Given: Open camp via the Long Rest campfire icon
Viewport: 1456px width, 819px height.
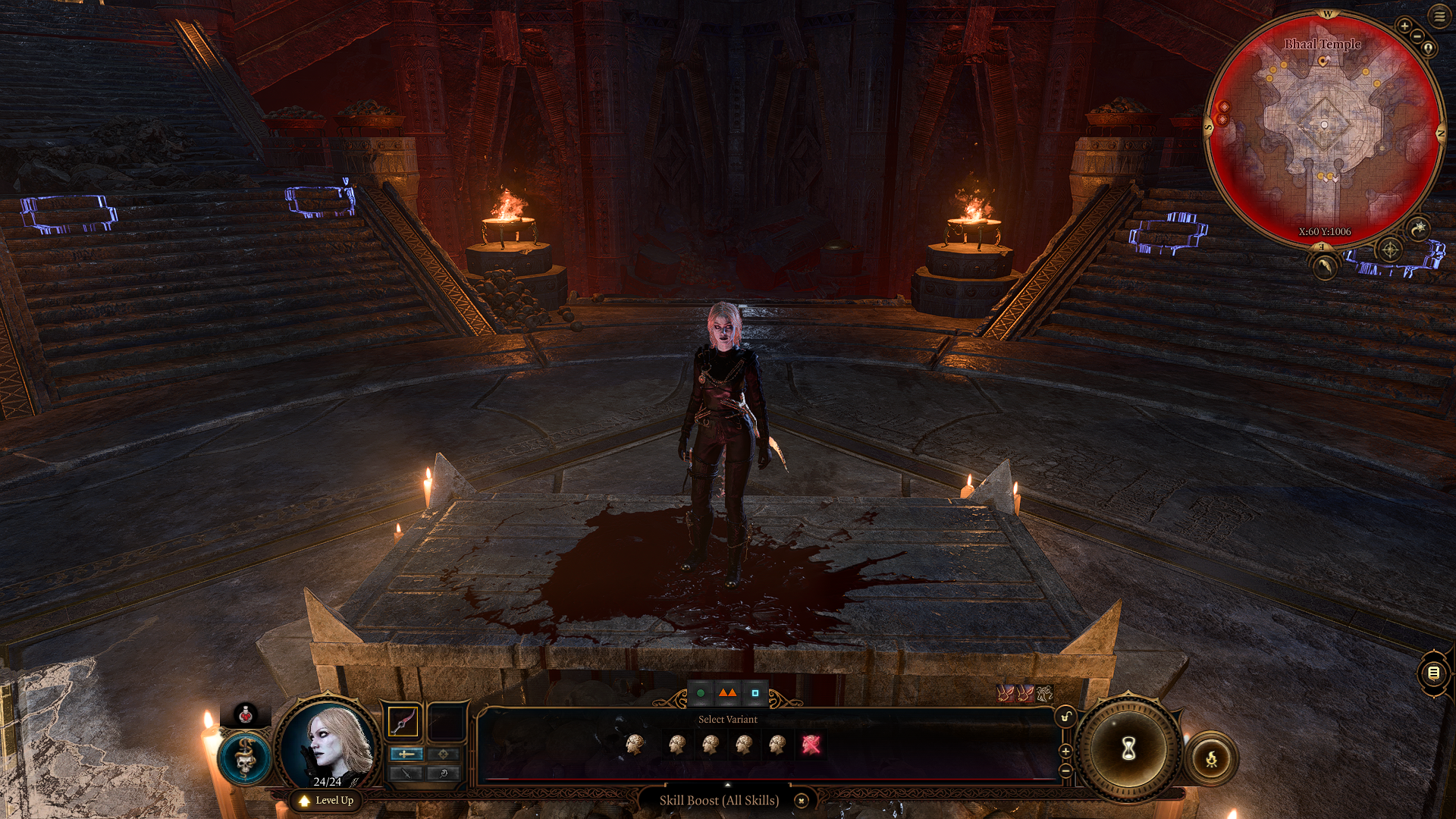Looking at the screenshot, I should pos(1211,759).
